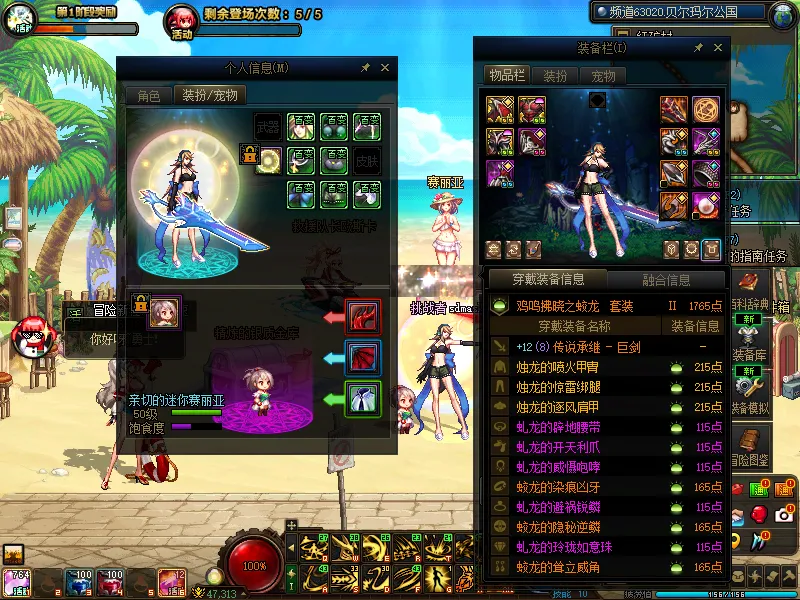Select the 物品栏 tab
This screenshot has width=800, height=600.
(x=507, y=76)
